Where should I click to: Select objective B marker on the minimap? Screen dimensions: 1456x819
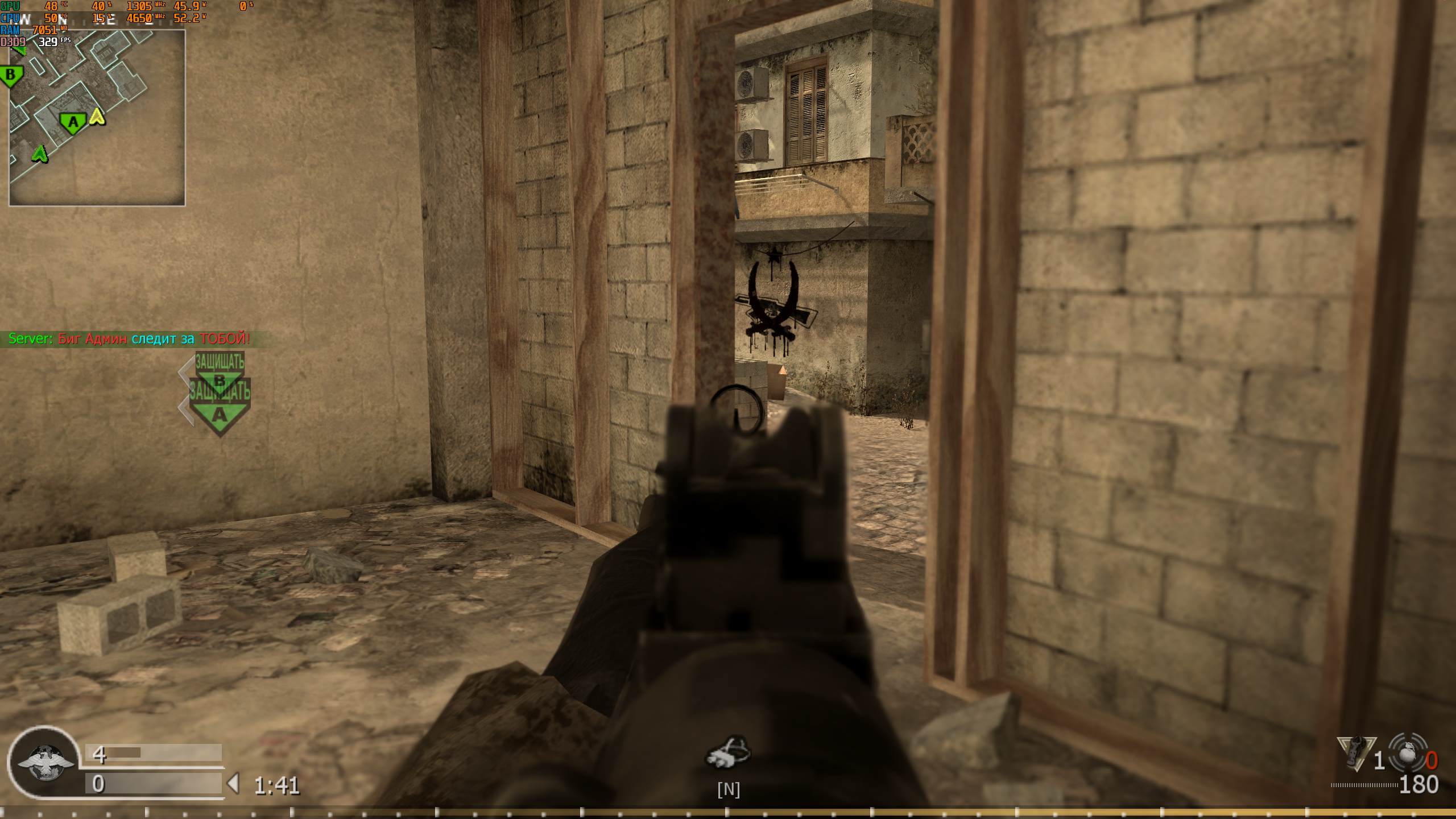coord(11,75)
